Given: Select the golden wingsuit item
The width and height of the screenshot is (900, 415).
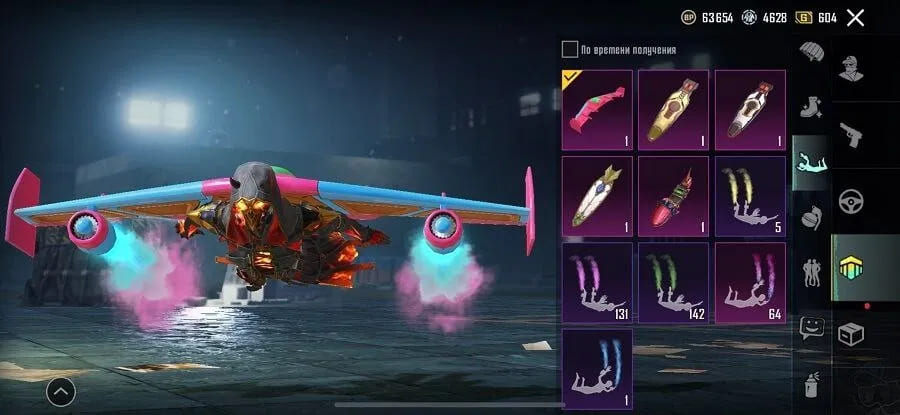Looking at the screenshot, I should 673,110.
